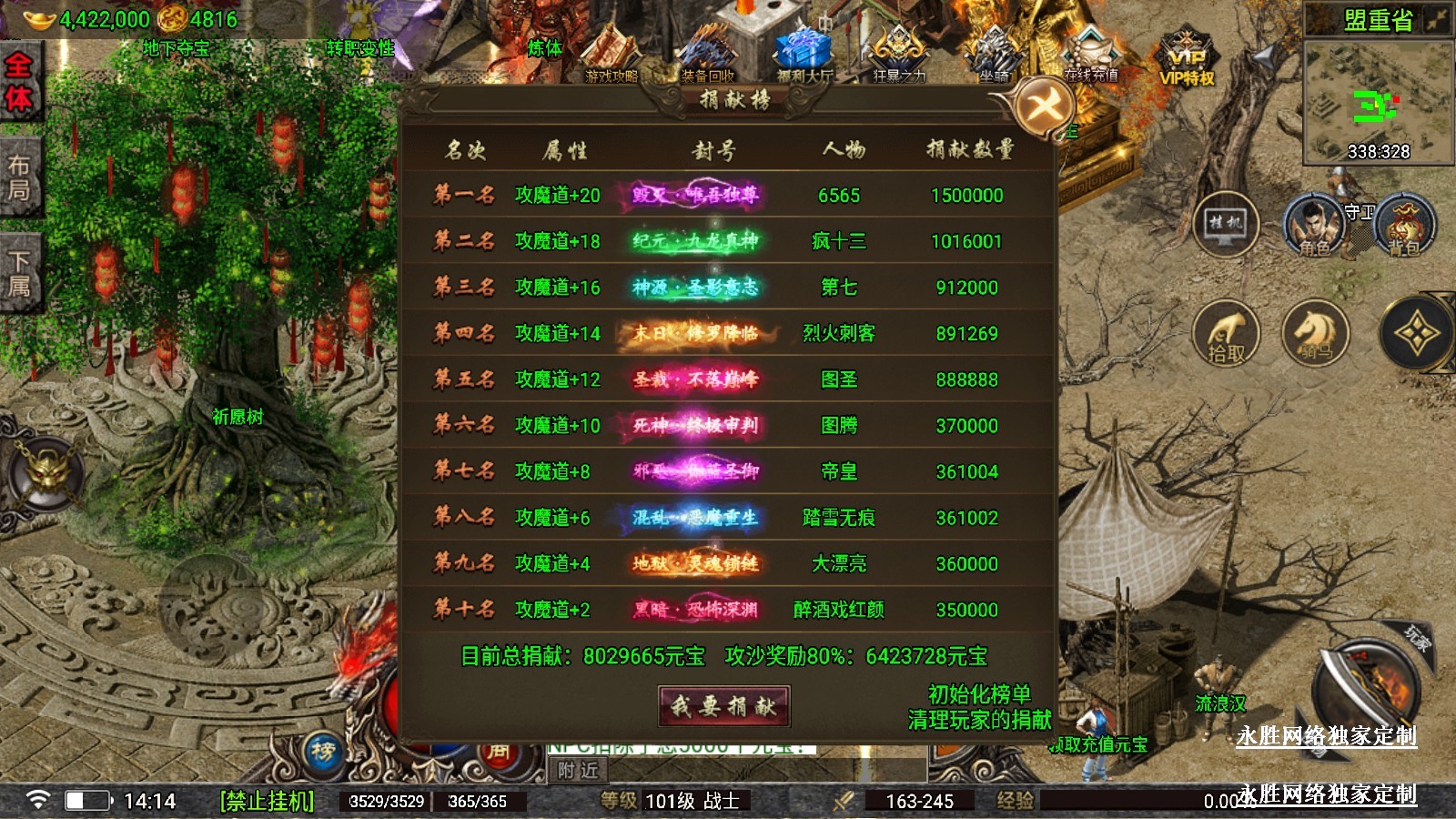Viewport: 1456px width, 819px height.
Task: Open the 游戏攻略 game guide
Action: pos(612,57)
